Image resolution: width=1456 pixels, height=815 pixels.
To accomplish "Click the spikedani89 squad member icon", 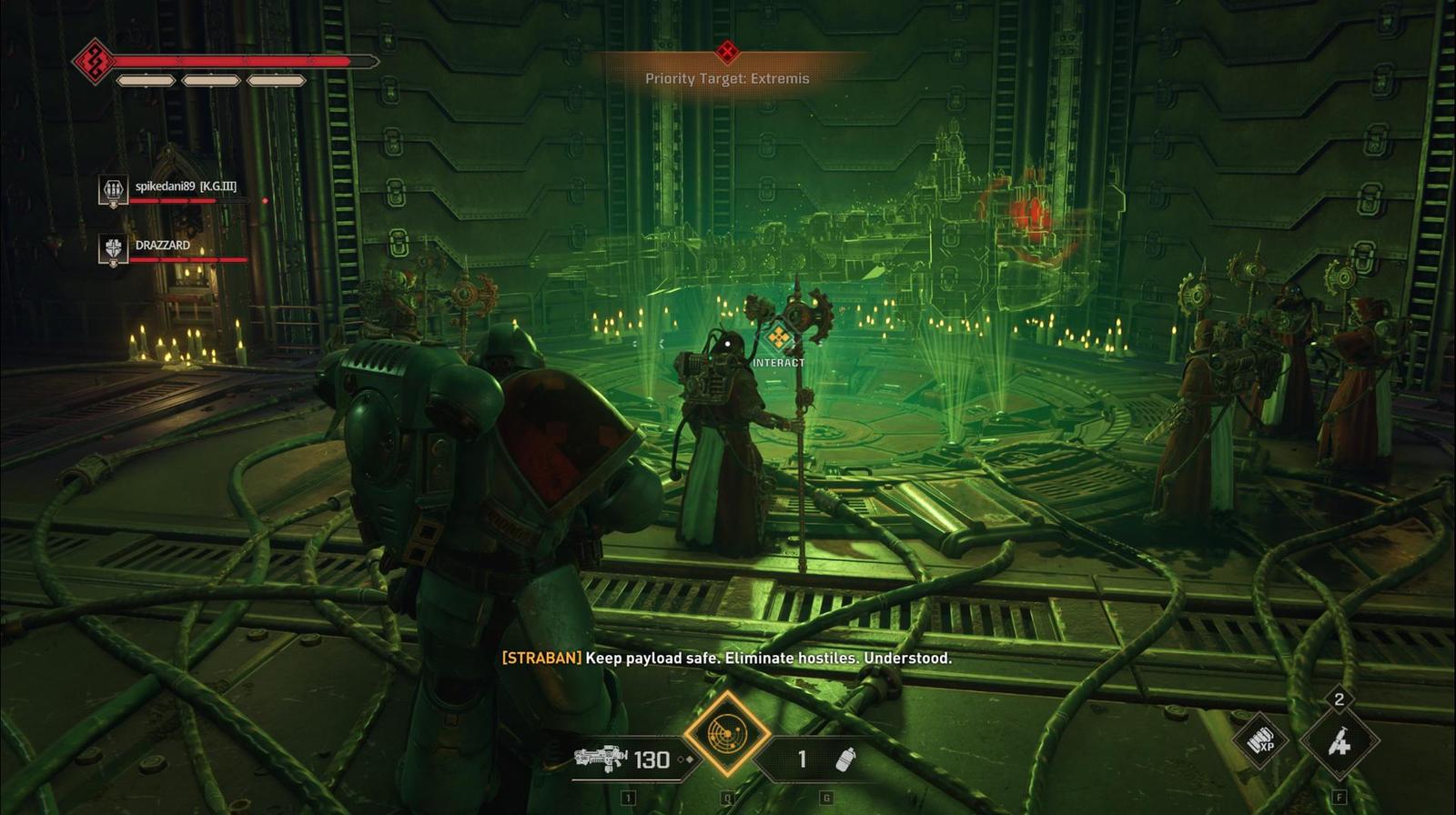I will click(113, 191).
